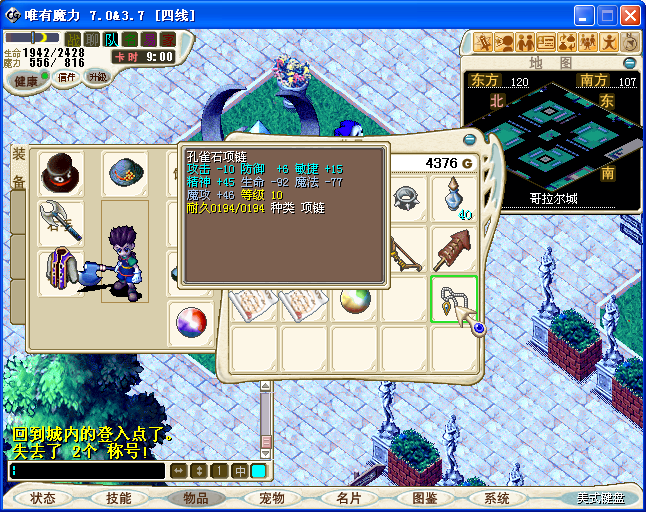
Task: Open the 状态 status menu
Action: [x=43, y=498]
